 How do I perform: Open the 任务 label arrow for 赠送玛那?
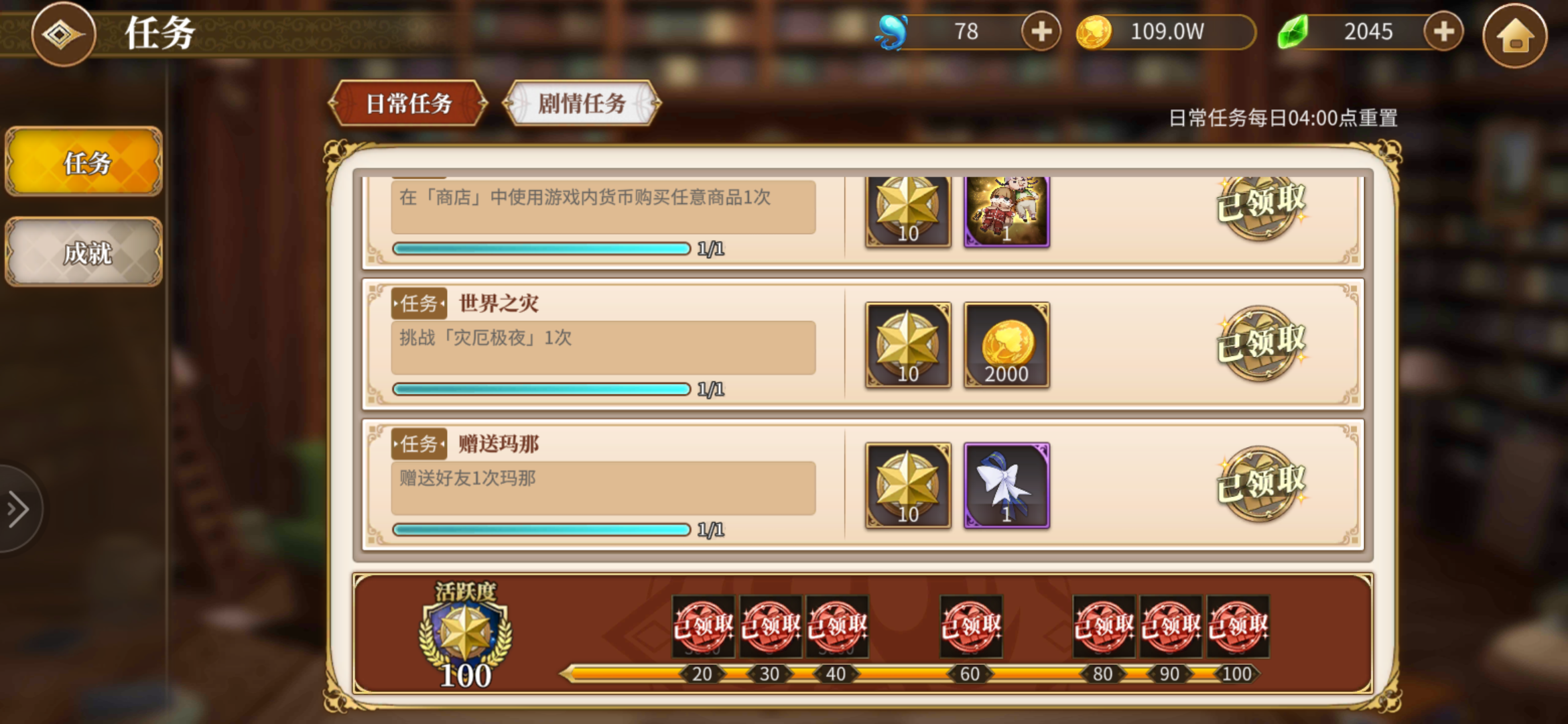pos(419,444)
